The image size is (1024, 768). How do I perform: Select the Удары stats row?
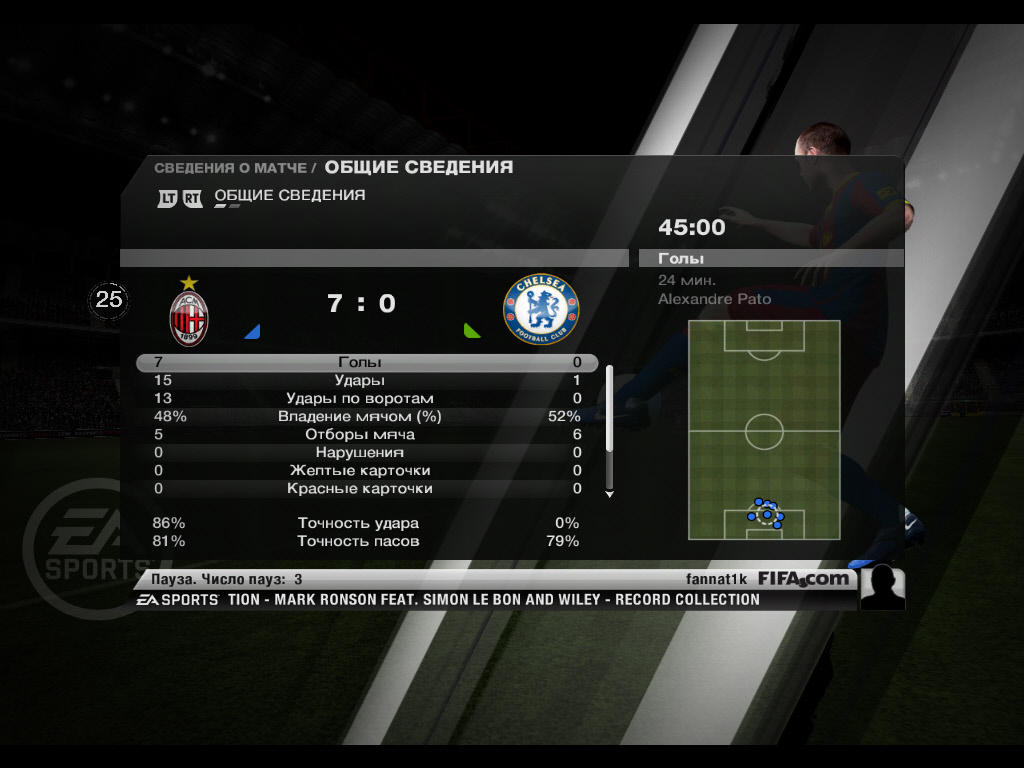click(366, 381)
